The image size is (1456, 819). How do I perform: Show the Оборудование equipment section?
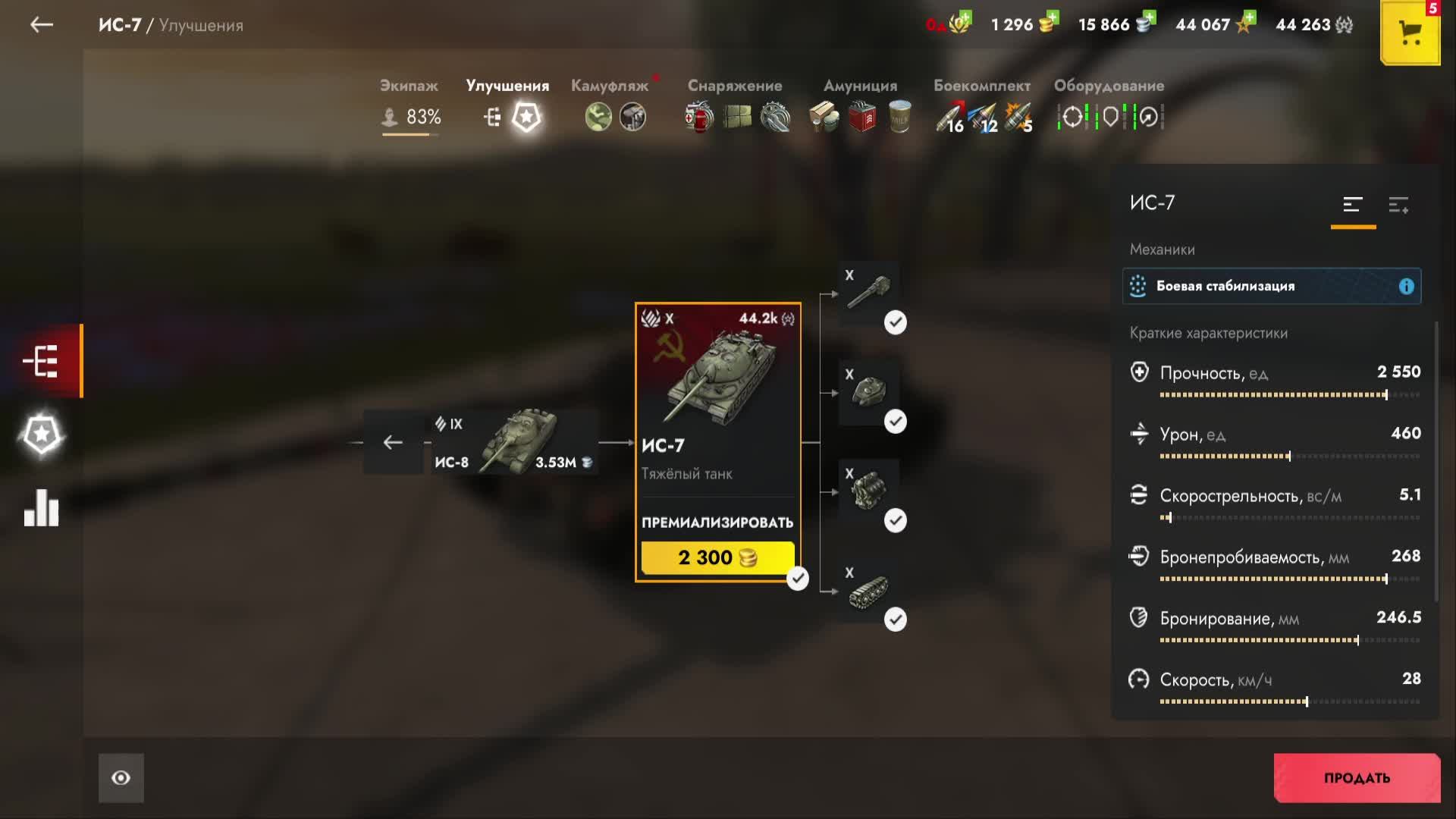click(x=1109, y=105)
